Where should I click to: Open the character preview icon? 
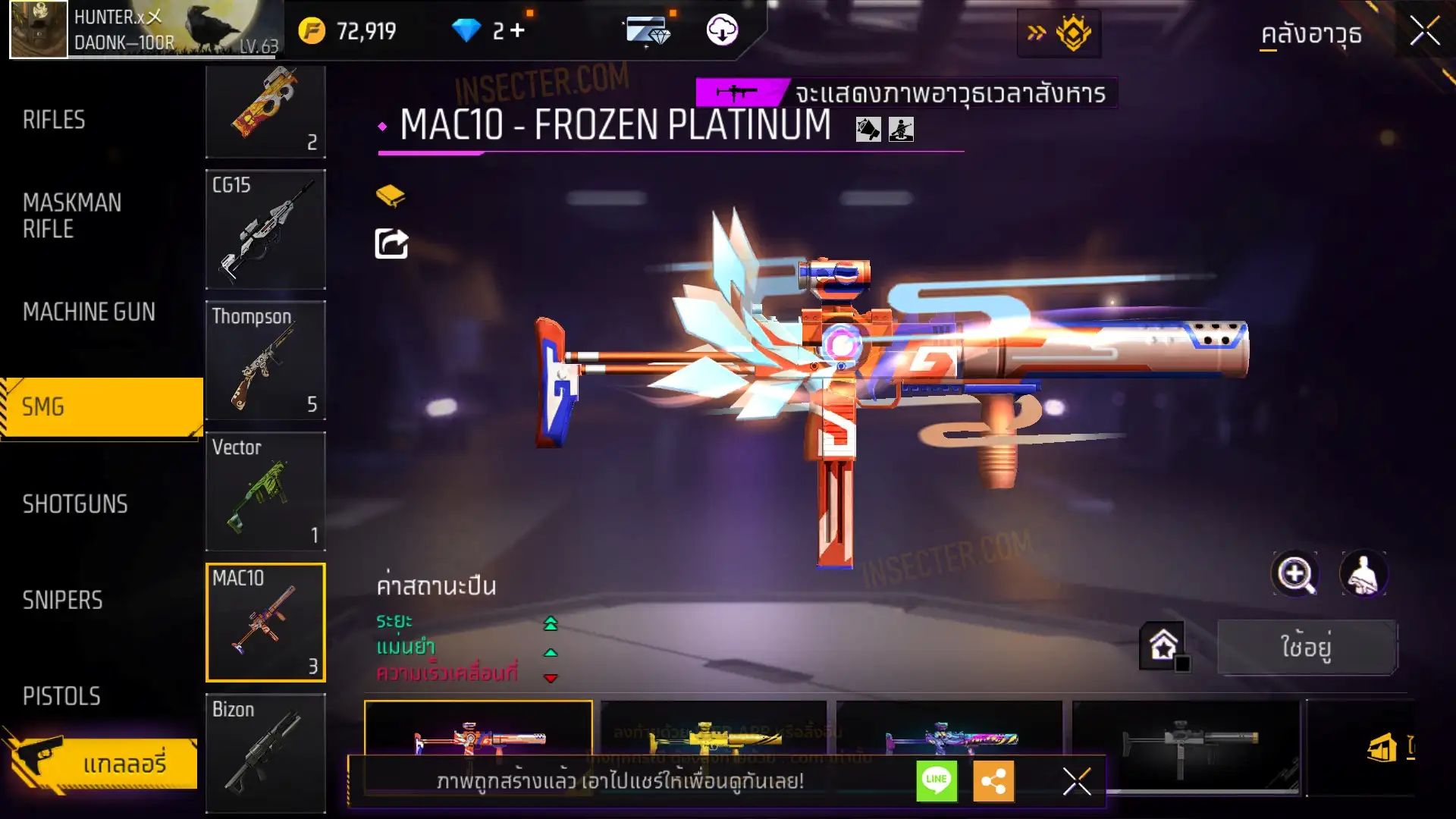(1363, 574)
